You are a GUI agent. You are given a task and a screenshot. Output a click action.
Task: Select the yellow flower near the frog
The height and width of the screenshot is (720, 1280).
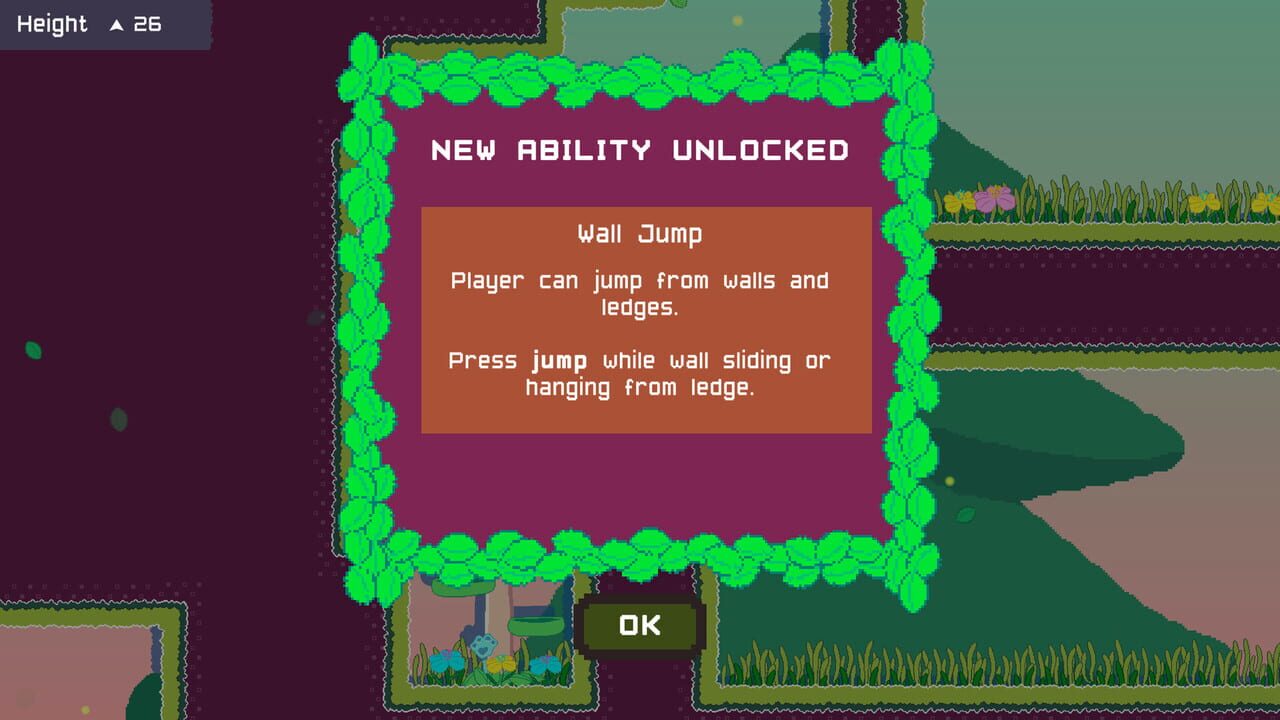pos(501,663)
